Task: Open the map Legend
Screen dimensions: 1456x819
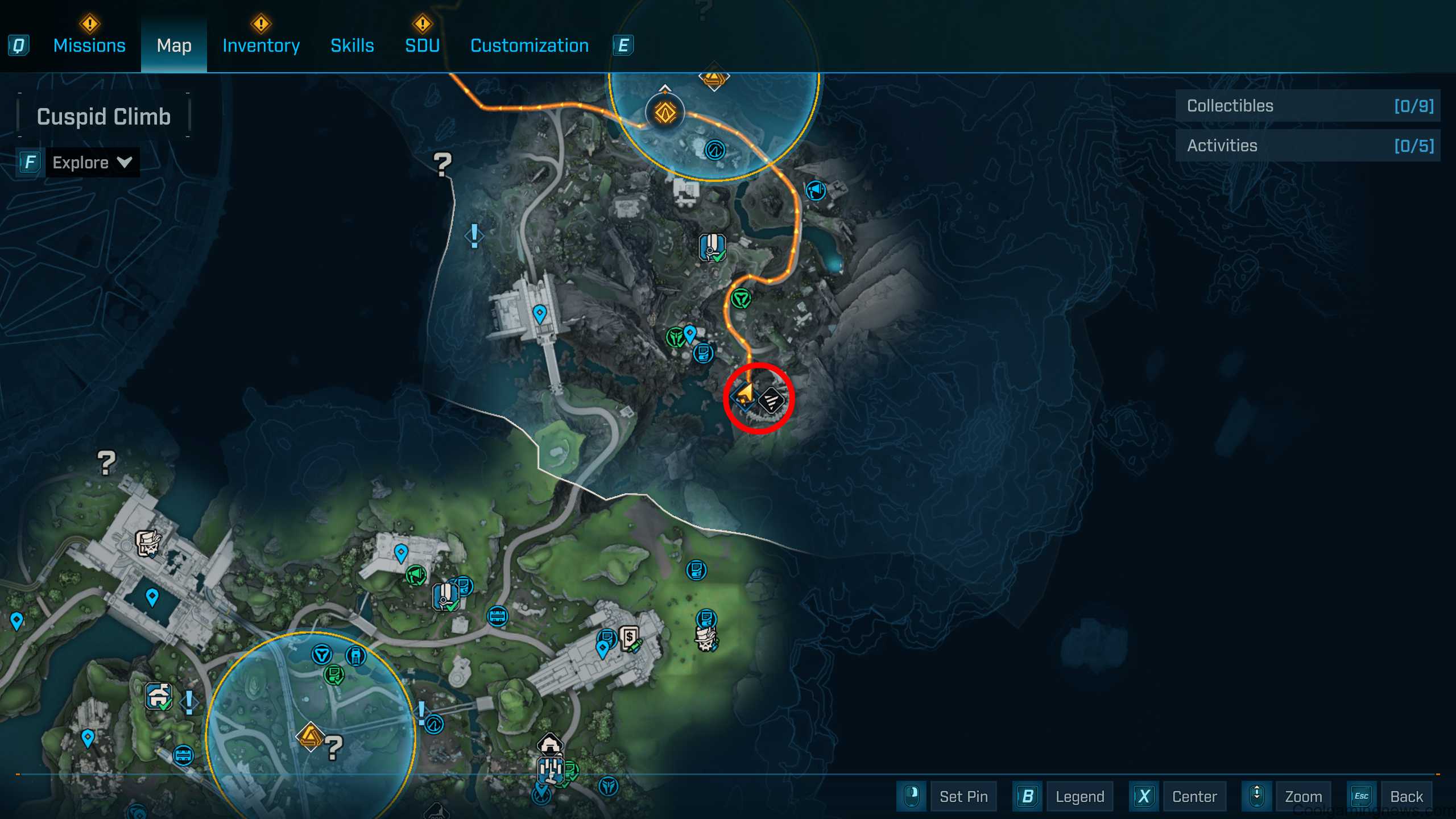Action: tap(1079, 796)
